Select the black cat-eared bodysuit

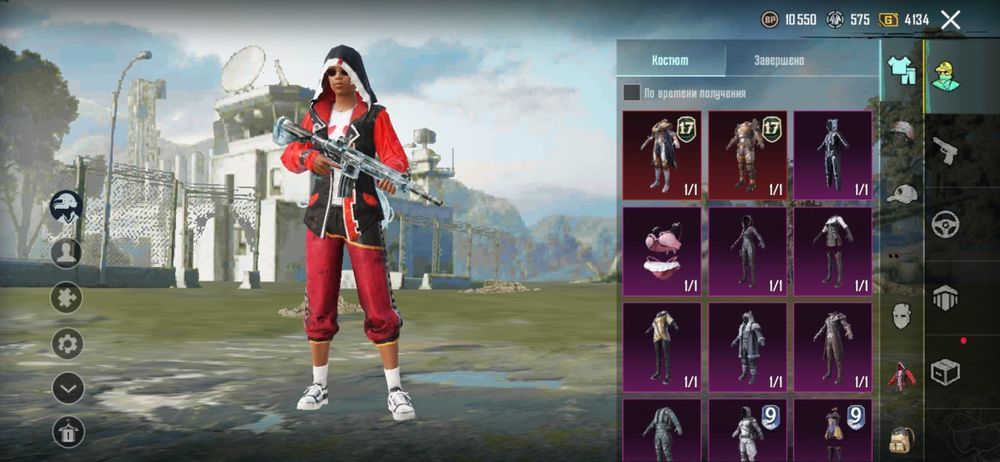[x=832, y=155]
